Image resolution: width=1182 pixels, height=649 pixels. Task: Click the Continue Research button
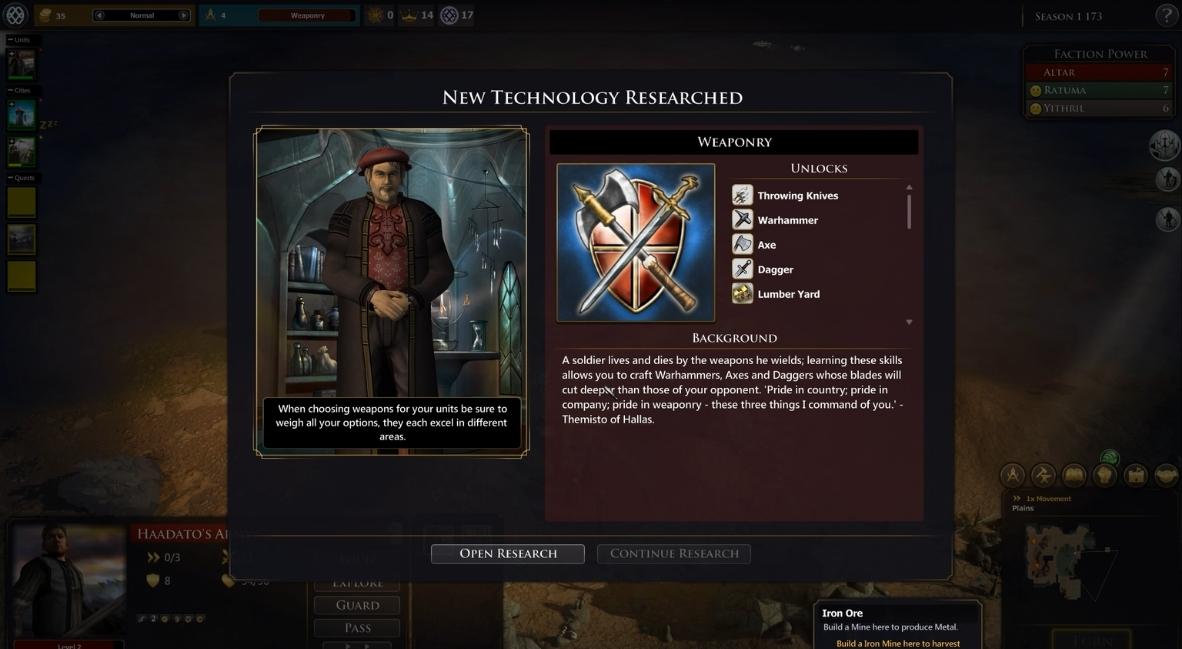coord(673,553)
